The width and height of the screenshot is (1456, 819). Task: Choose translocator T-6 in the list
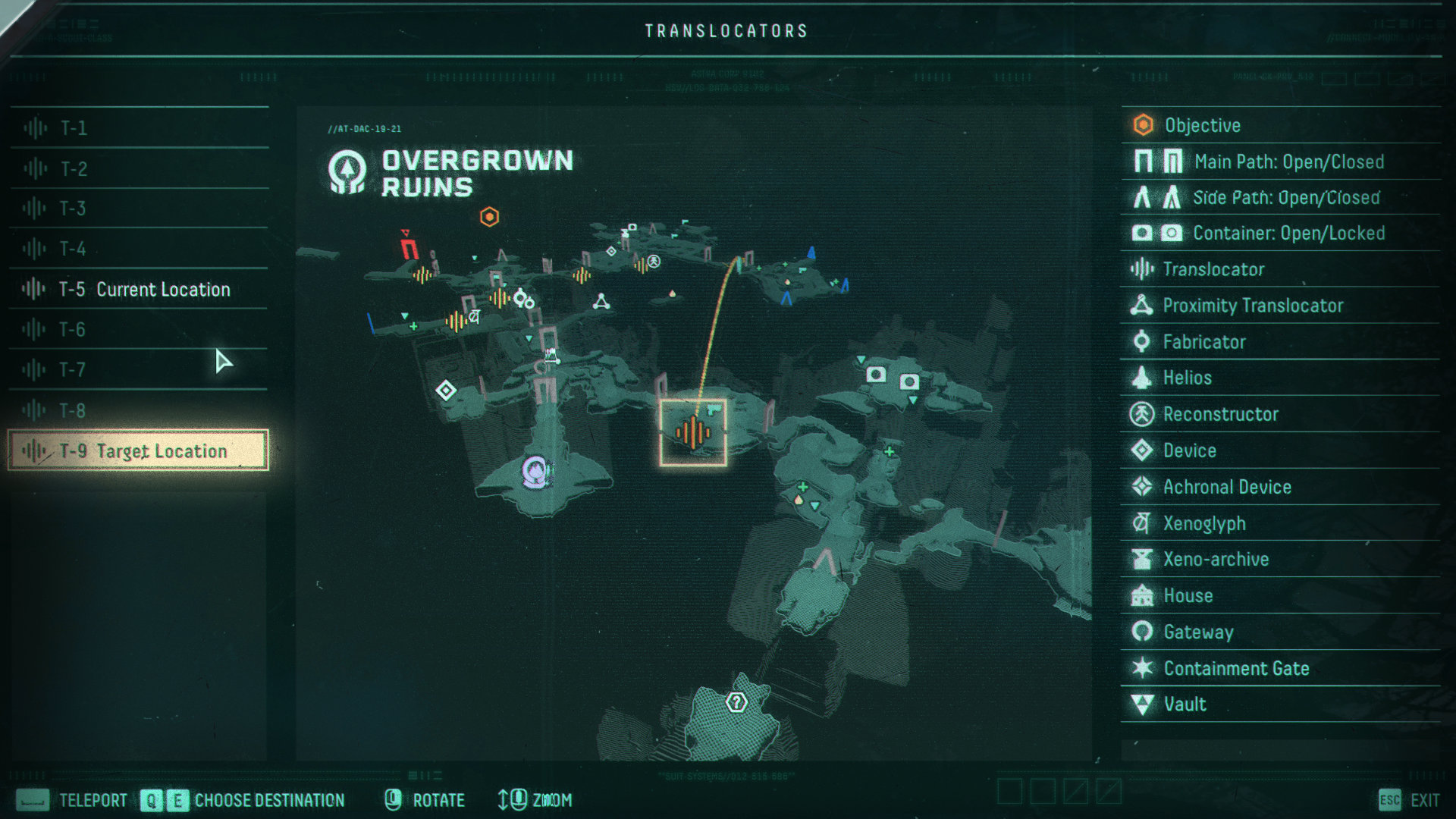tap(139, 329)
